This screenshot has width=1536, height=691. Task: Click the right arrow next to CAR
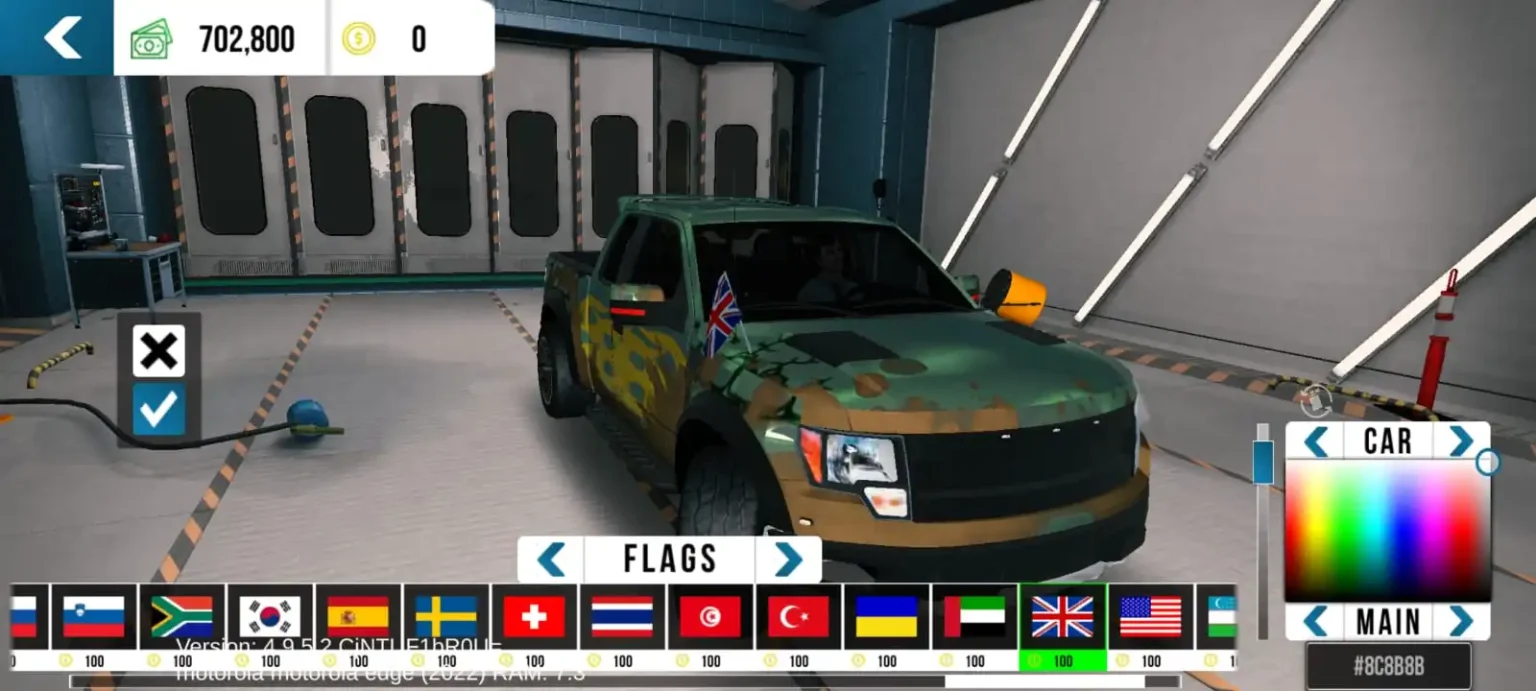(x=1461, y=441)
